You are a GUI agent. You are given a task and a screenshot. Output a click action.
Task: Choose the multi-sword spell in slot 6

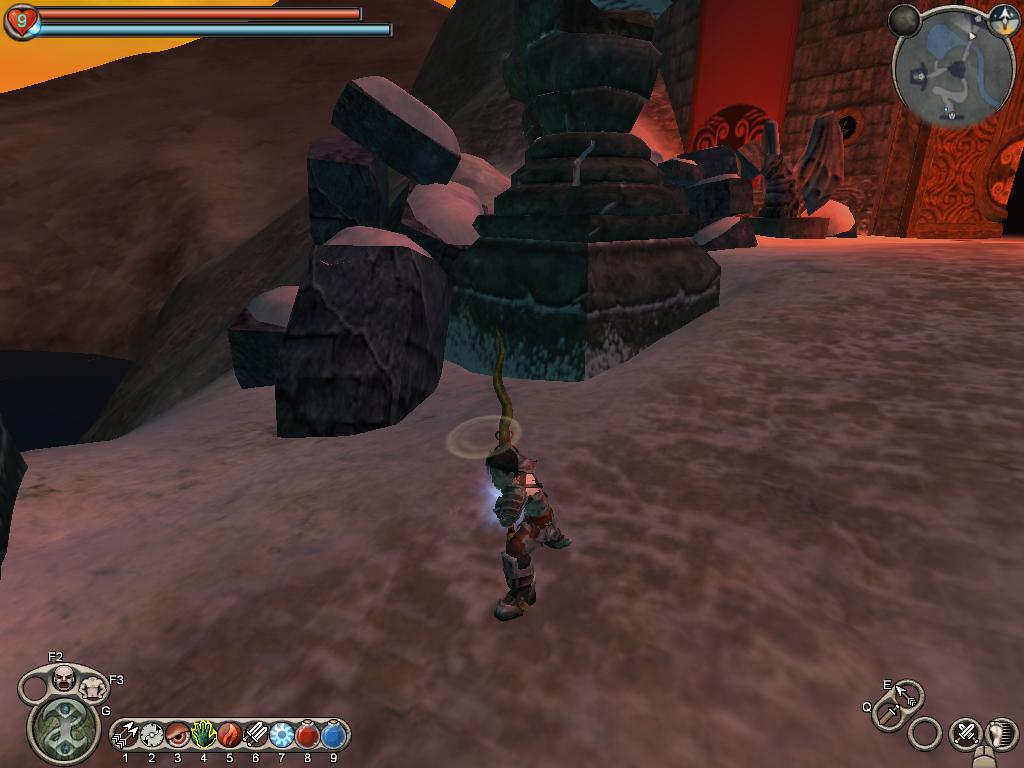coord(255,735)
